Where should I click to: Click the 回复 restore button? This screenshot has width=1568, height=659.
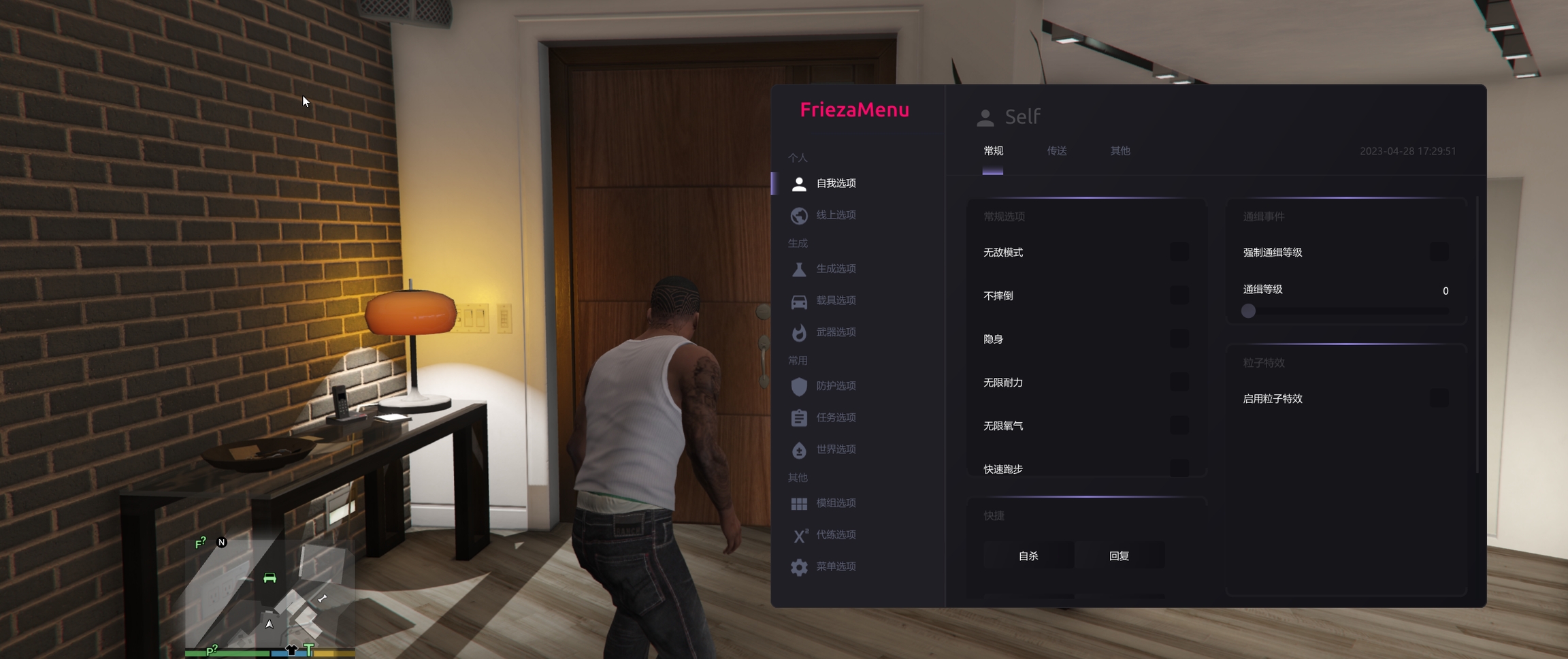[x=1119, y=556]
